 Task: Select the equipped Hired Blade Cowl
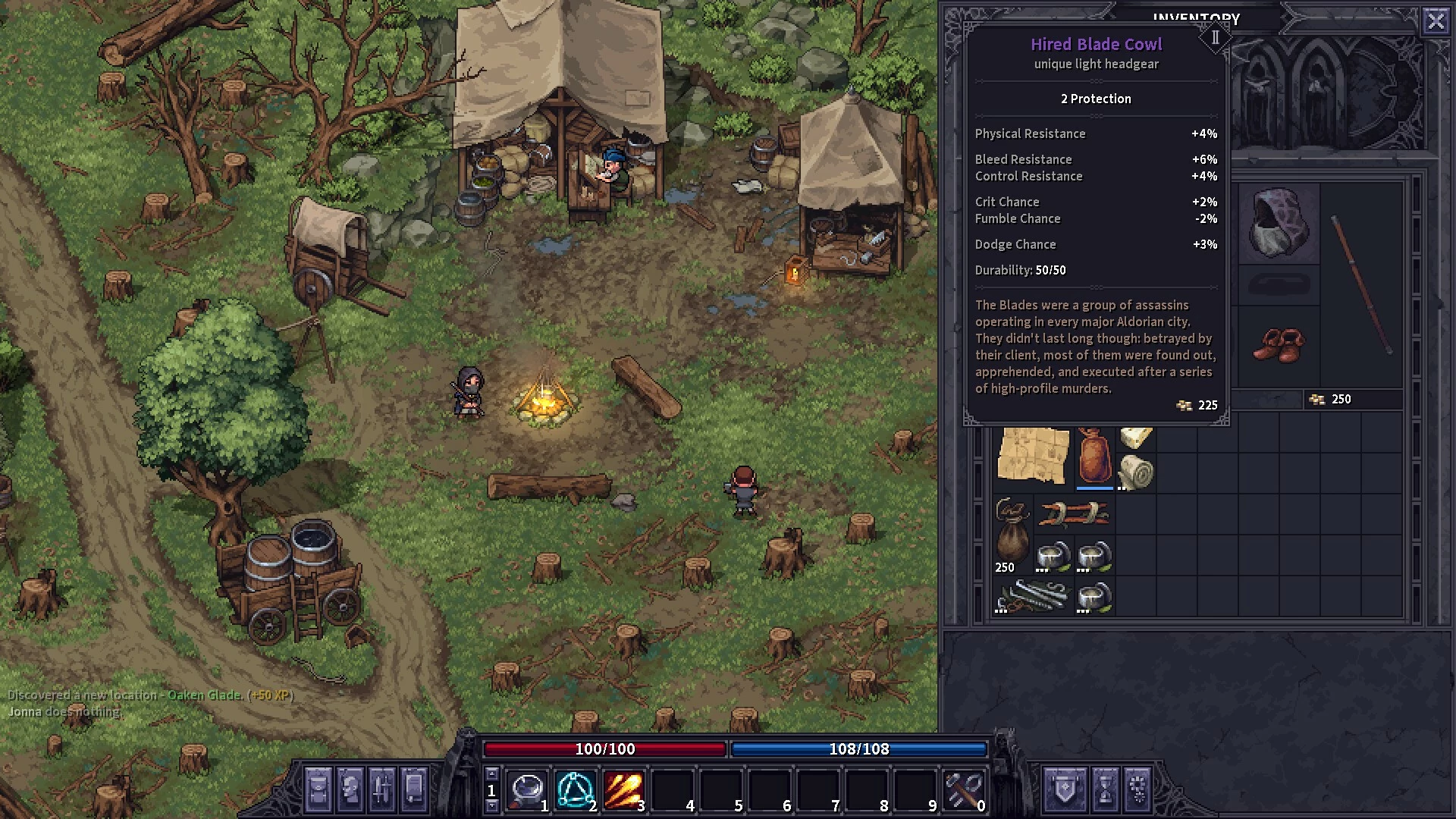pyautogui.click(x=1279, y=224)
